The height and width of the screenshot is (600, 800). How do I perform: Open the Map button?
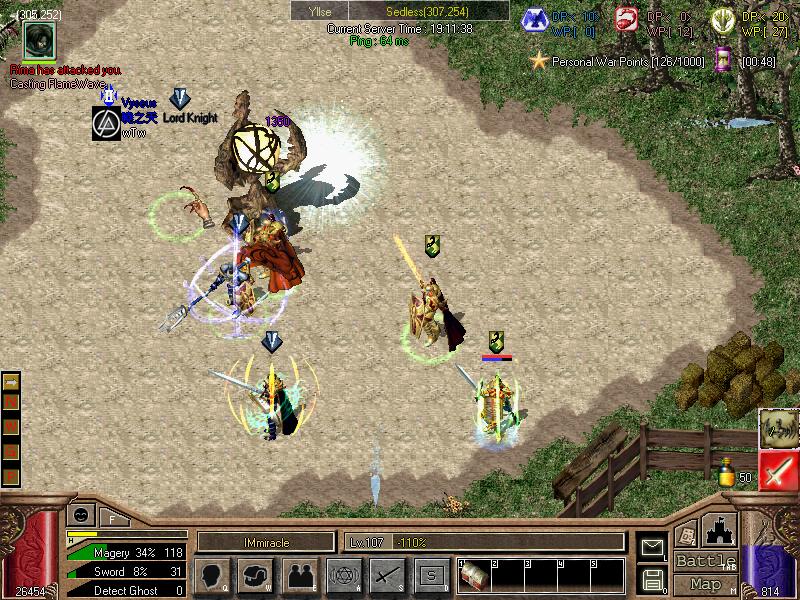[x=706, y=584]
